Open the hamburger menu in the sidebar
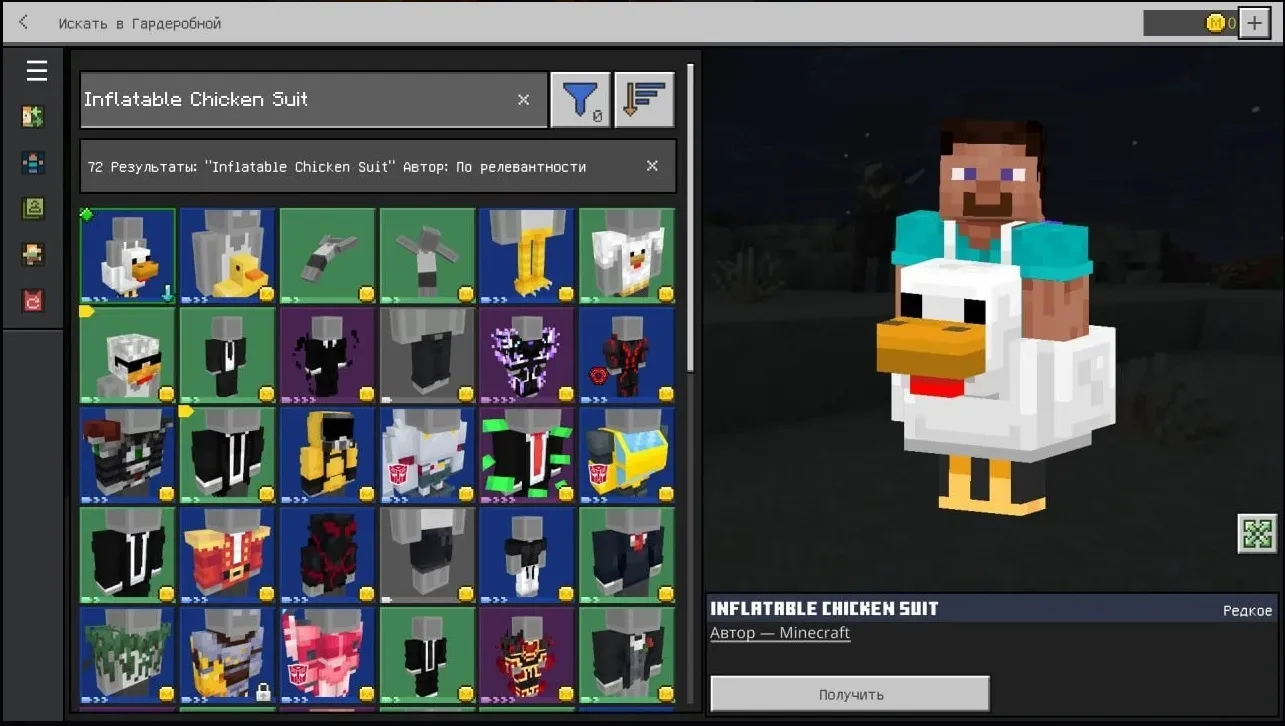This screenshot has width=1285, height=726. click(x=37, y=70)
